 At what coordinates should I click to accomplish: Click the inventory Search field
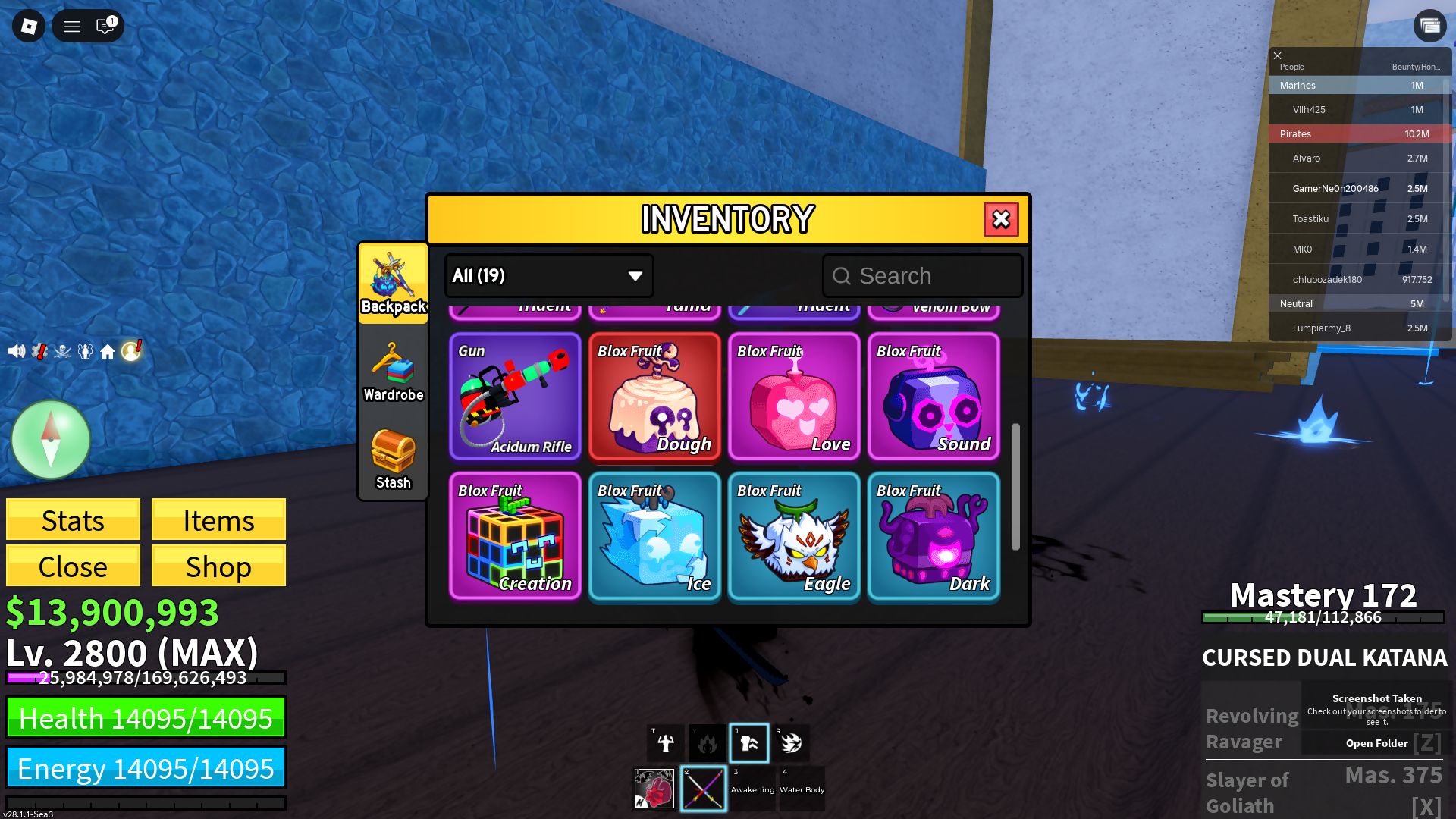tap(923, 276)
